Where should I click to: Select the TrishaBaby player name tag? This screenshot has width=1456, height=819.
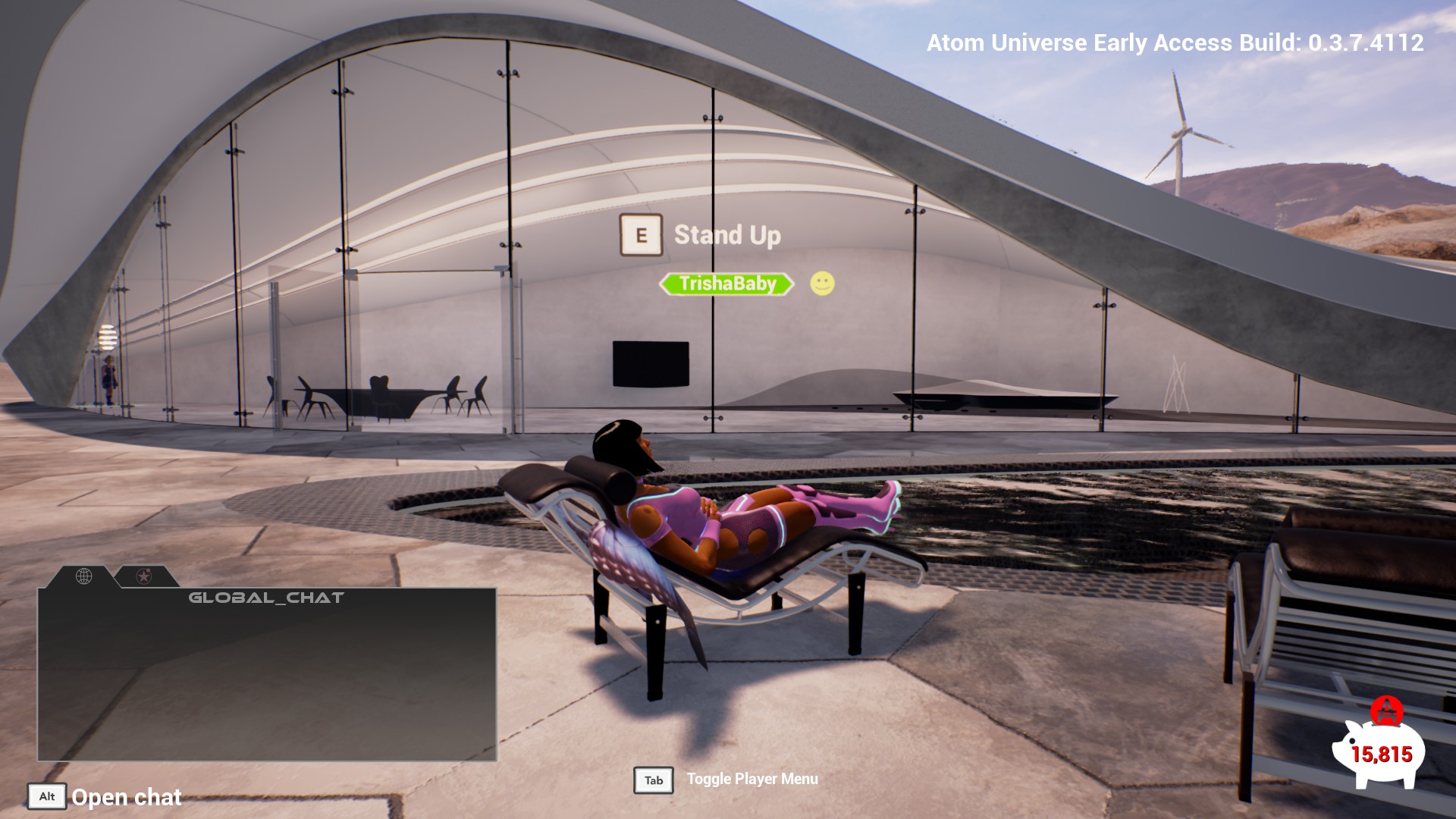pos(726,284)
